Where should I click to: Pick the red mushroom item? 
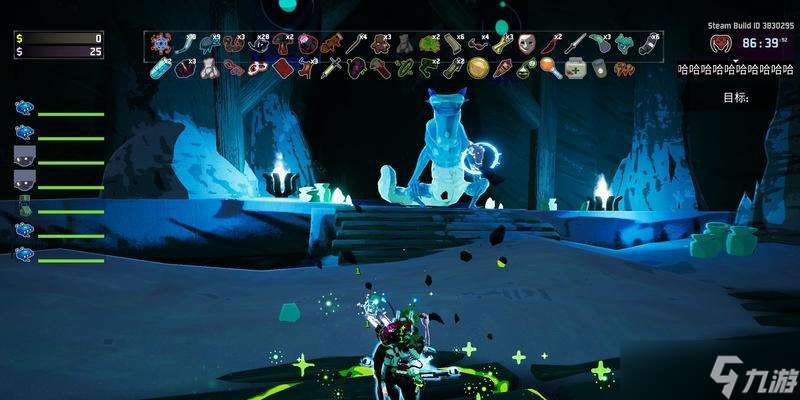coord(282,43)
